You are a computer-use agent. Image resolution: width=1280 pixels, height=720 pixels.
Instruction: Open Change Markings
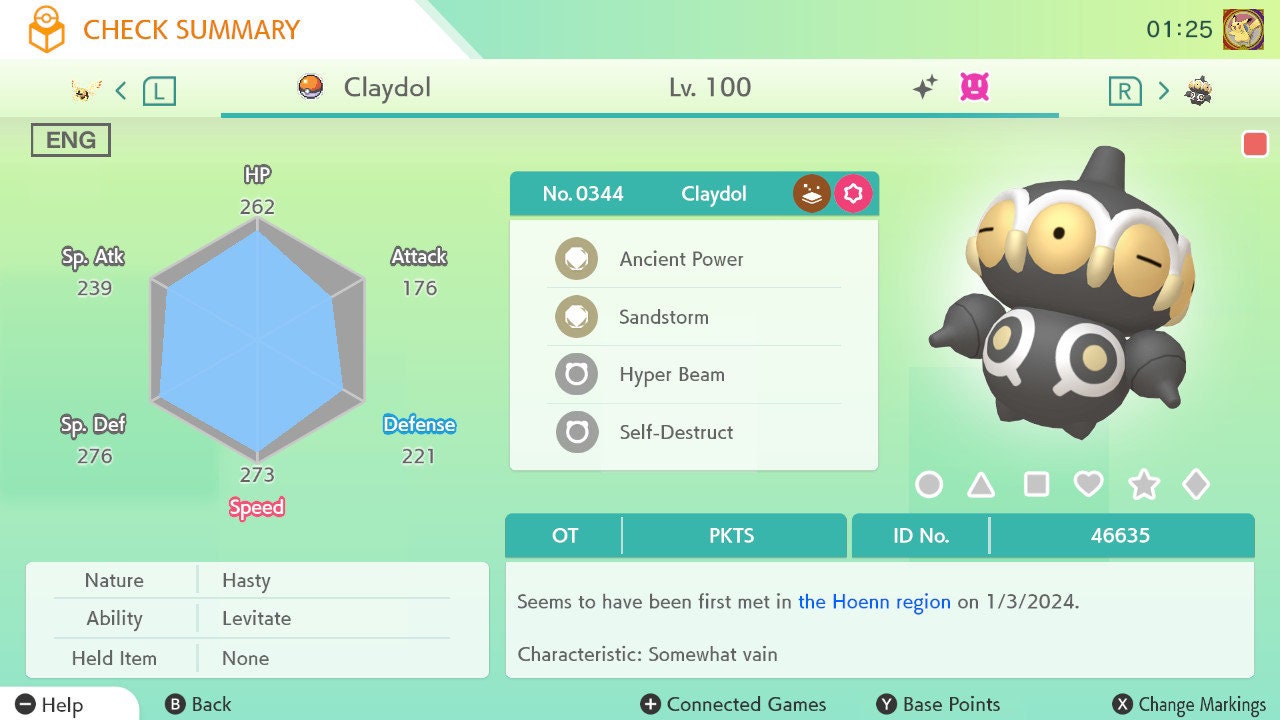1189,705
